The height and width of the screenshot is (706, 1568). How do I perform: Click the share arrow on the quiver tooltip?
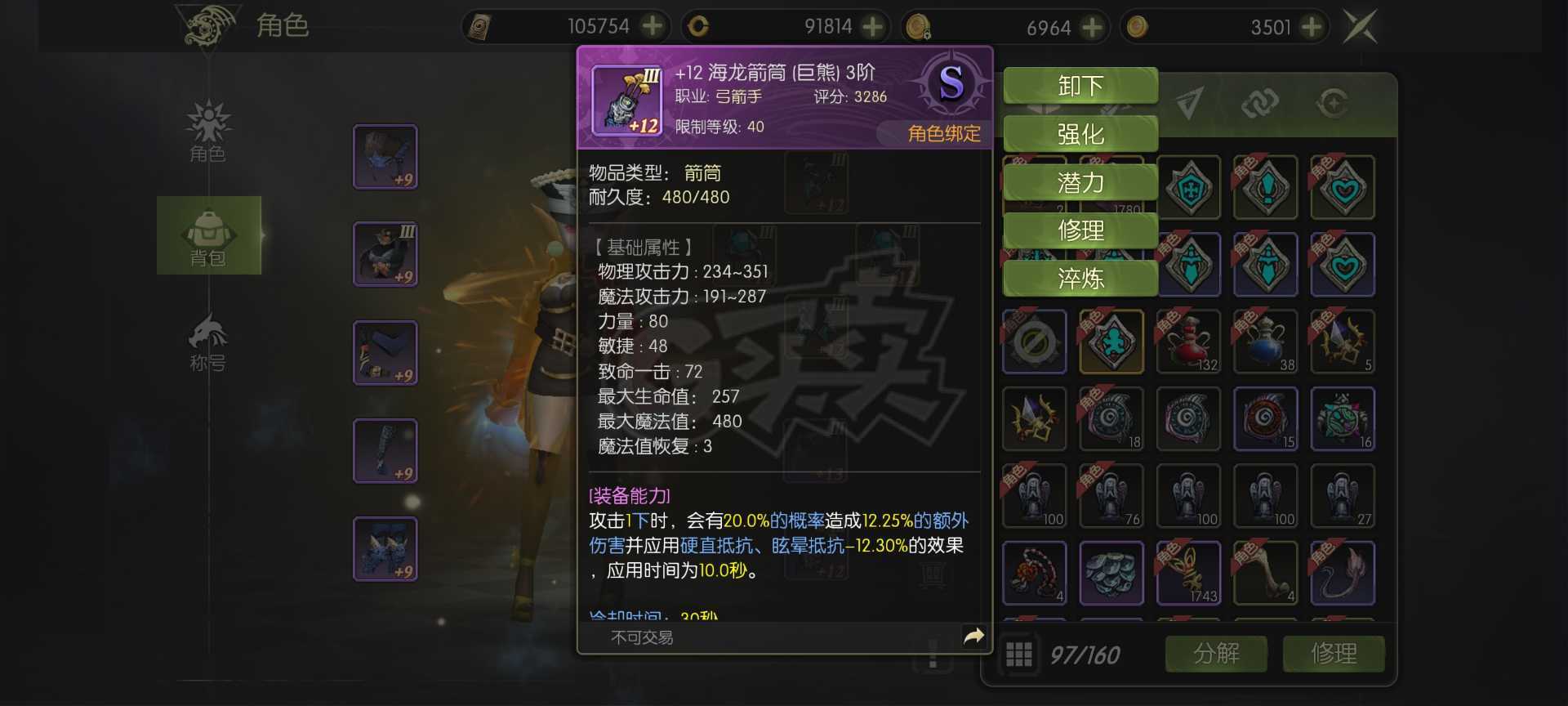[x=973, y=634]
